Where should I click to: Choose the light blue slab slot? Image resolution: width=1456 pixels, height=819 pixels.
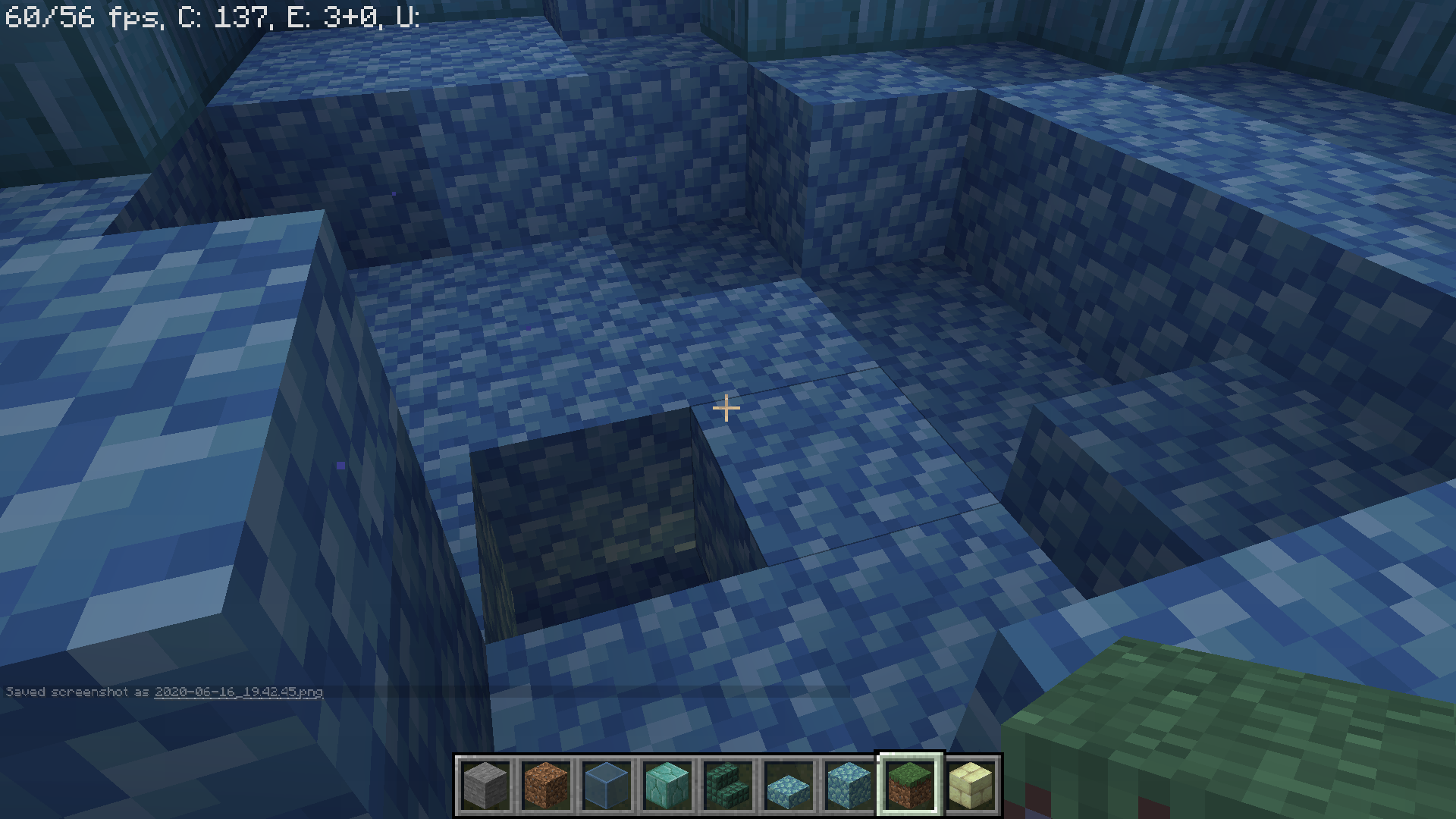pos(789,786)
